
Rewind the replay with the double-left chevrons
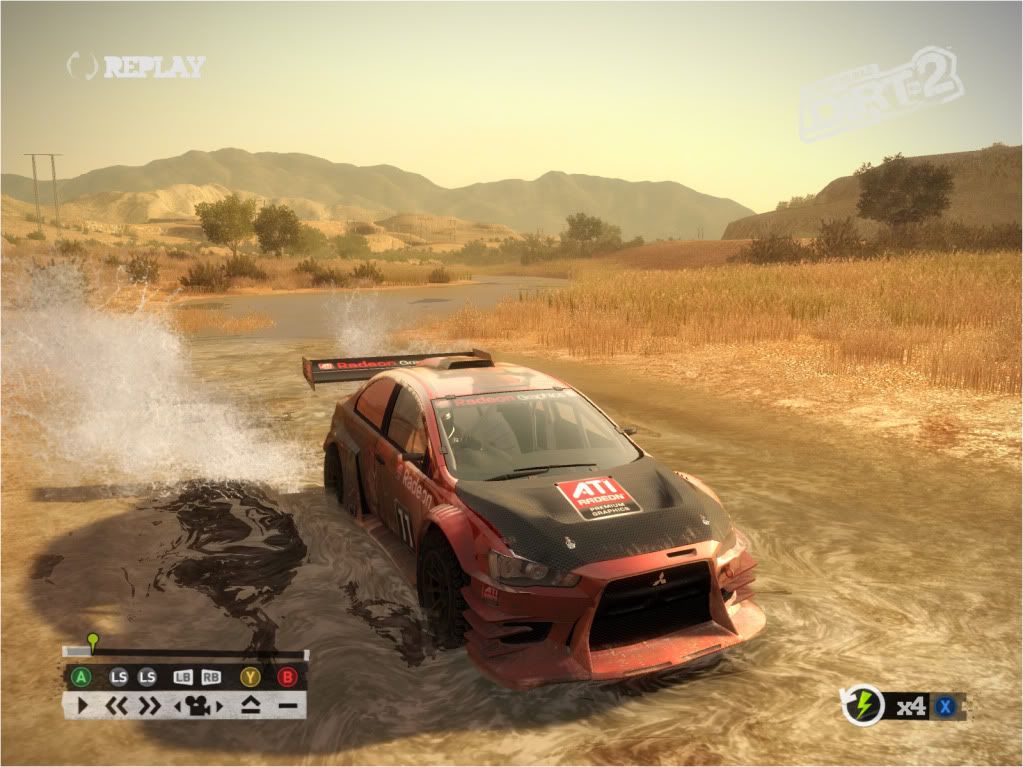point(118,706)
